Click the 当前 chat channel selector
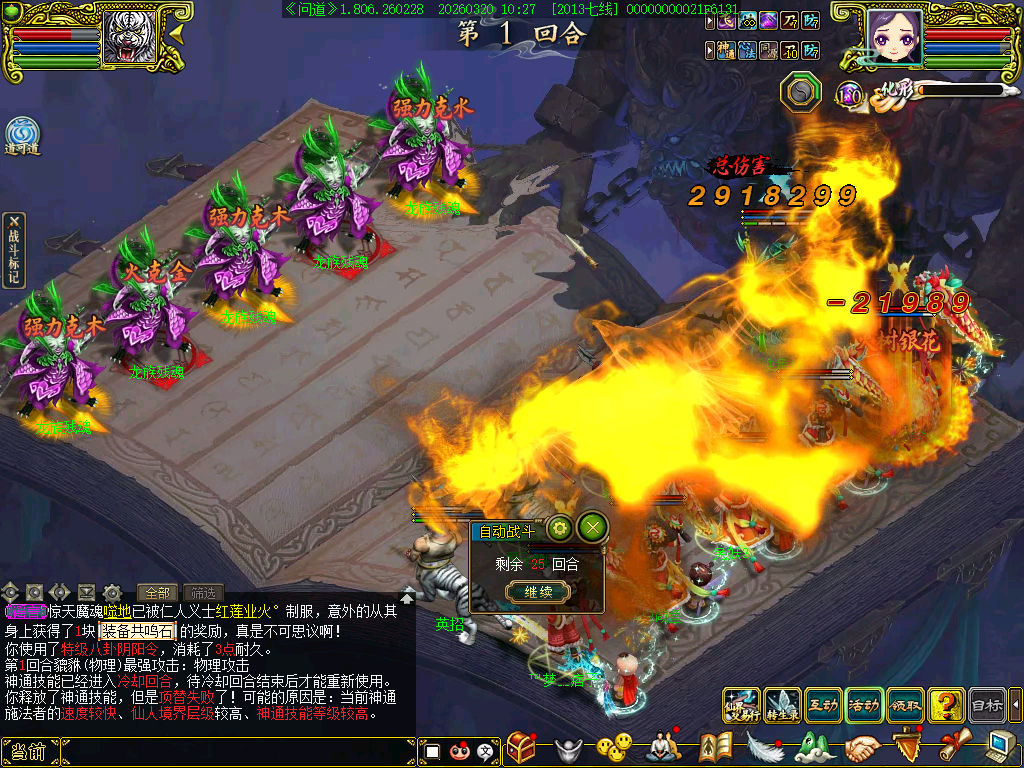The width and height of the screenshot is (1024, 768). coord(26,752)
